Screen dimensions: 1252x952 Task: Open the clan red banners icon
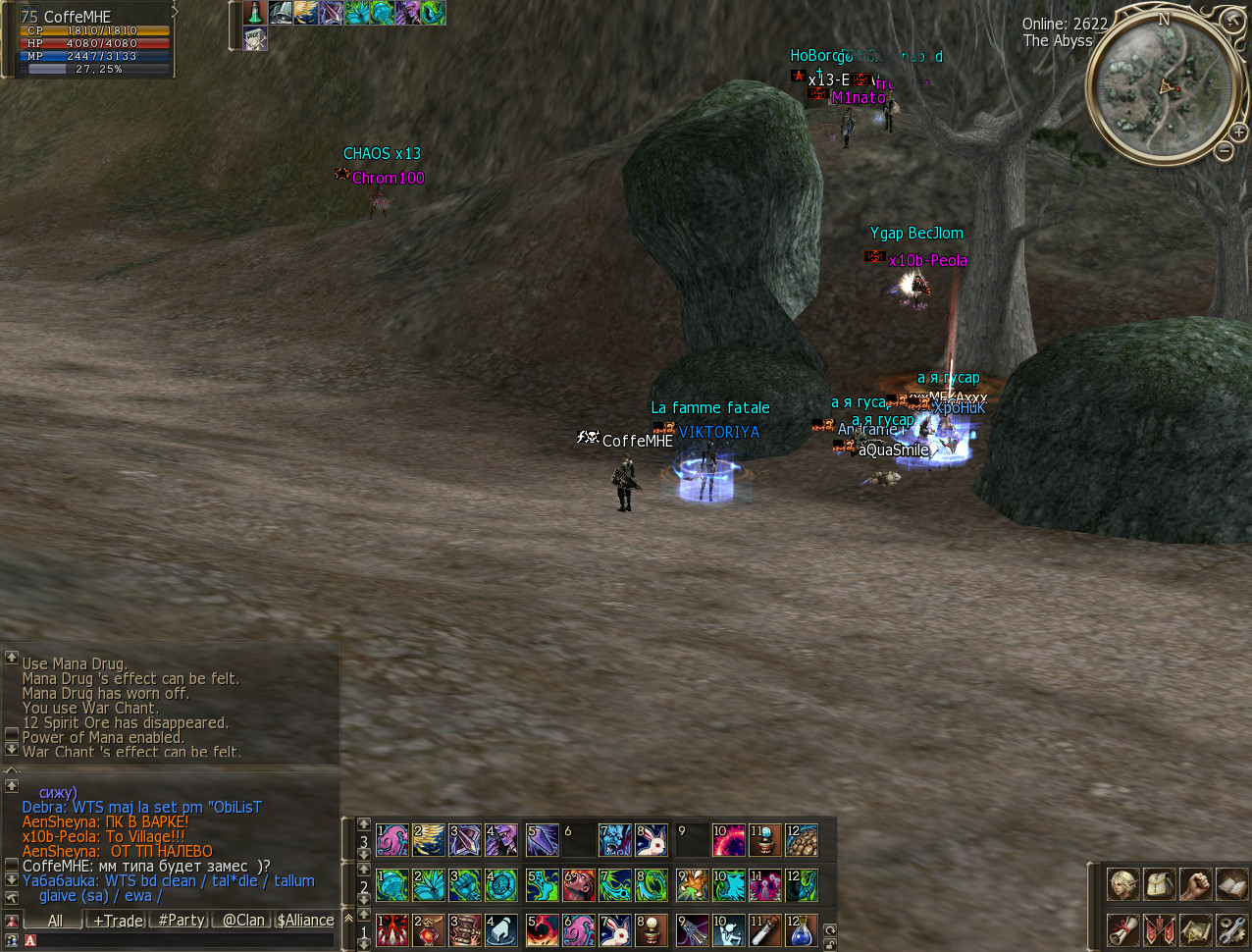pyautogui.click(x=1160, y=928)
